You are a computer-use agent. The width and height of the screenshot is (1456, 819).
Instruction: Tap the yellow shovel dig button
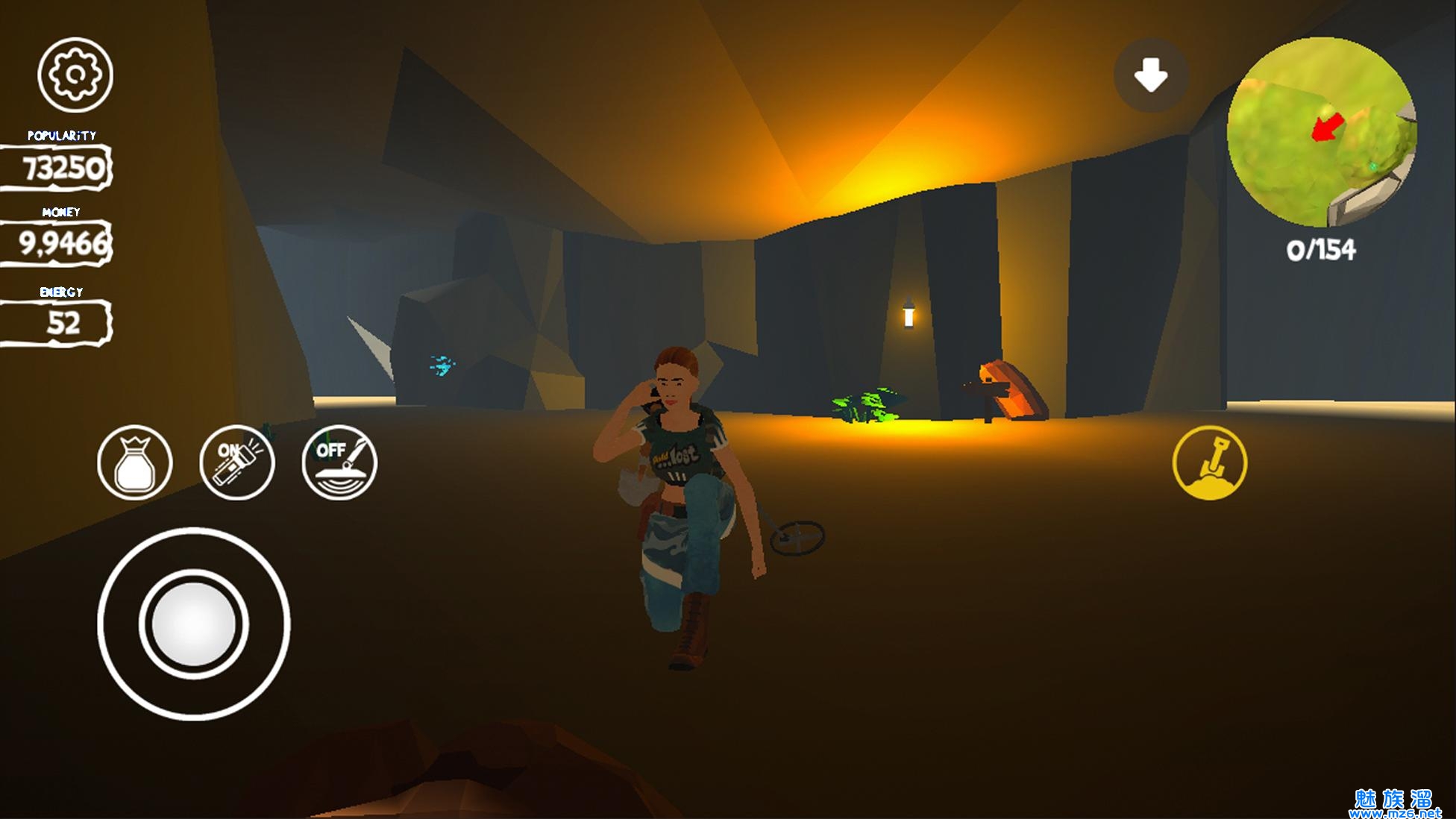(1209, 462)
